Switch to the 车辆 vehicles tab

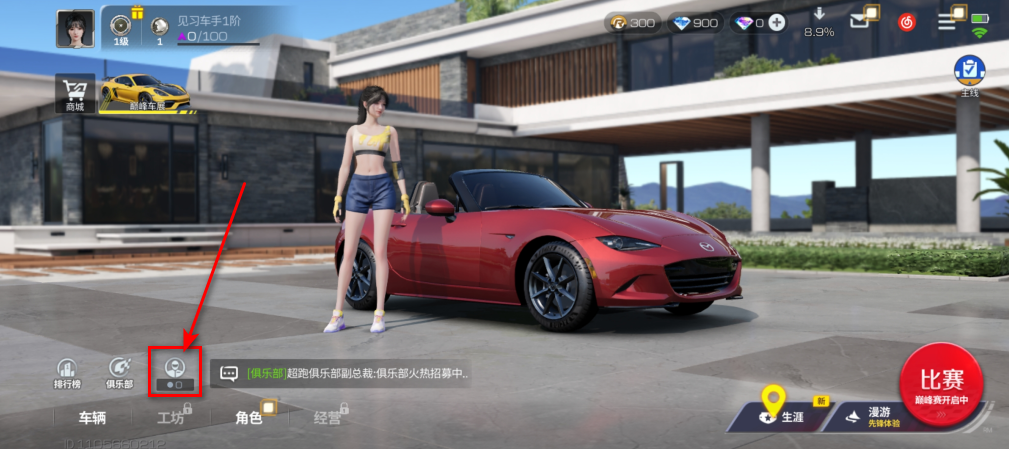[92, 418]
